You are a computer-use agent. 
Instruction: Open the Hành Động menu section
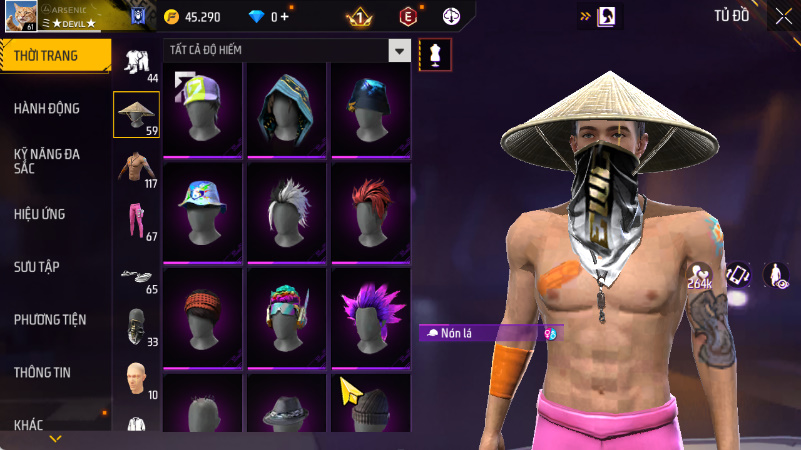(x=47, y=108)
